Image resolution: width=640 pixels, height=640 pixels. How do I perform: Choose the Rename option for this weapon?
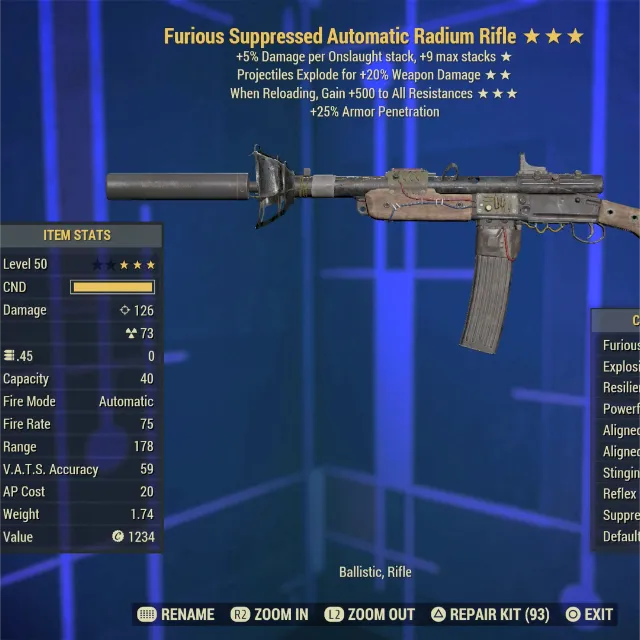176,614
